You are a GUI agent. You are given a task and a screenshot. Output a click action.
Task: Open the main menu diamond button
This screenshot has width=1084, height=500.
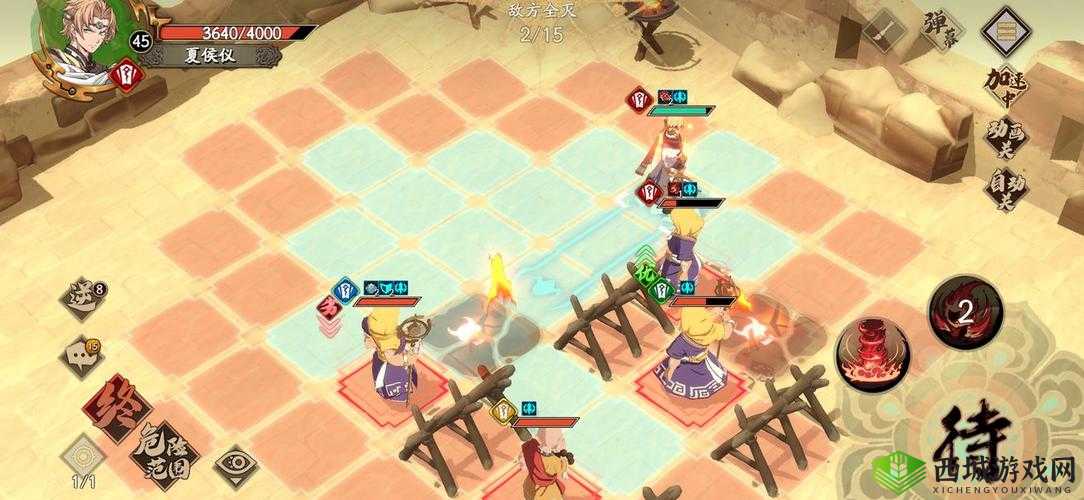tap(1005, 32)
